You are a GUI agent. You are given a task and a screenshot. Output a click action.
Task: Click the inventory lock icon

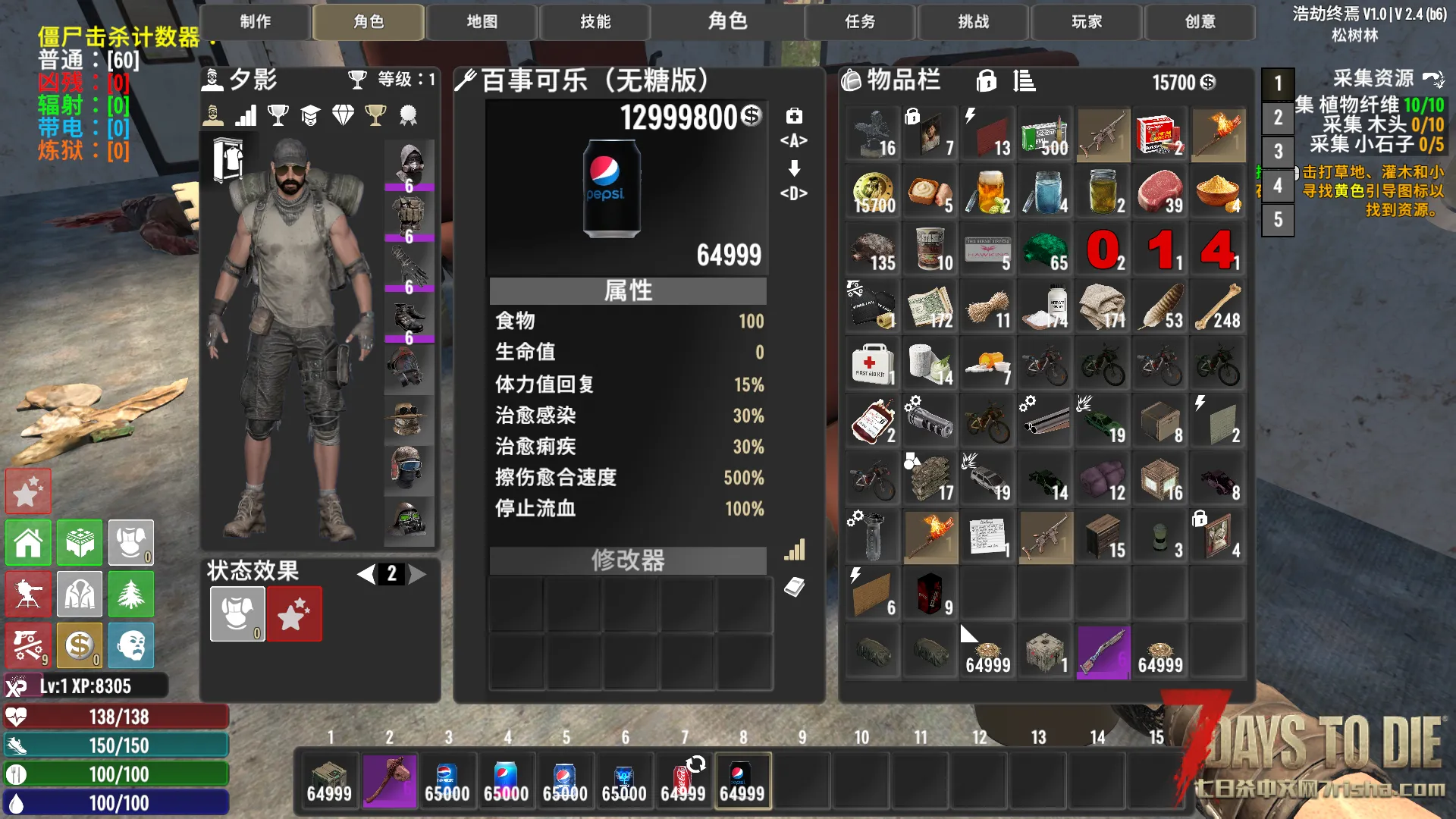tap(986, 81)
